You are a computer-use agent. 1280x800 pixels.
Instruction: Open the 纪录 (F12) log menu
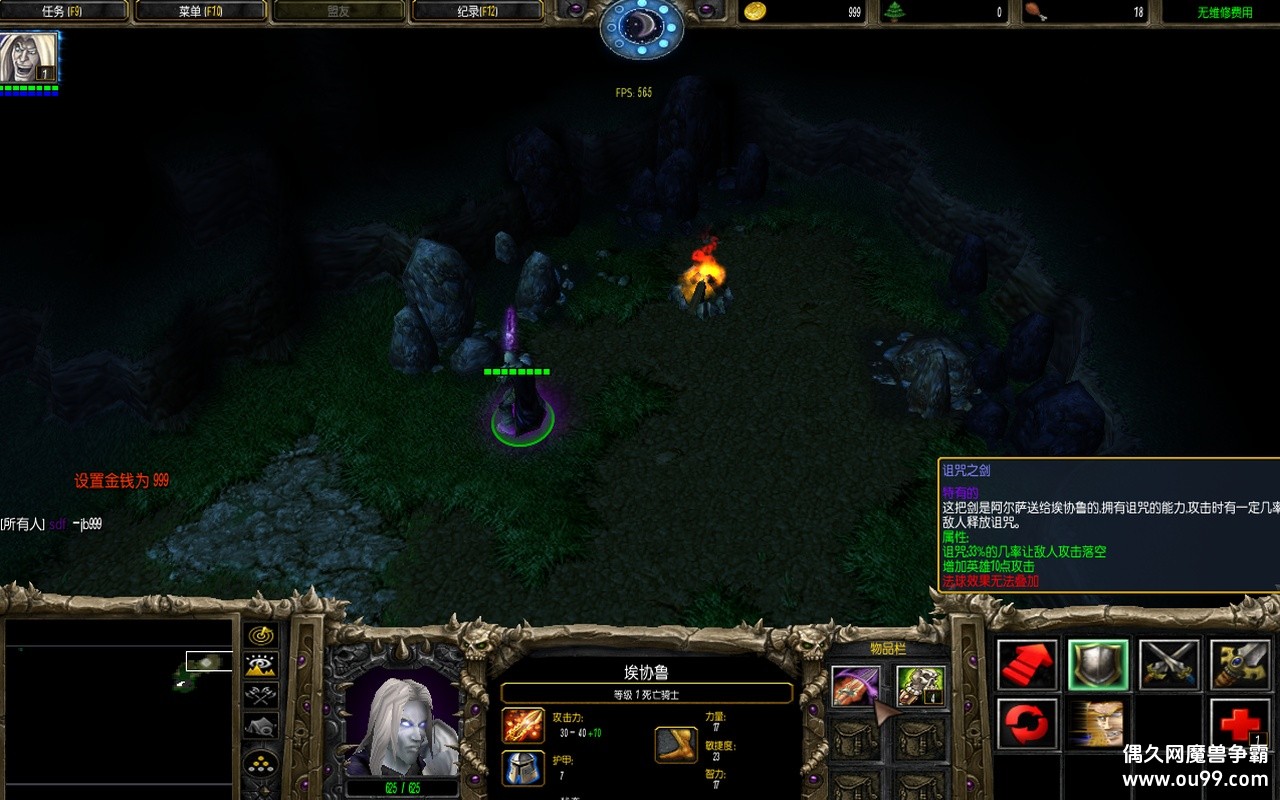coord(477,12)
